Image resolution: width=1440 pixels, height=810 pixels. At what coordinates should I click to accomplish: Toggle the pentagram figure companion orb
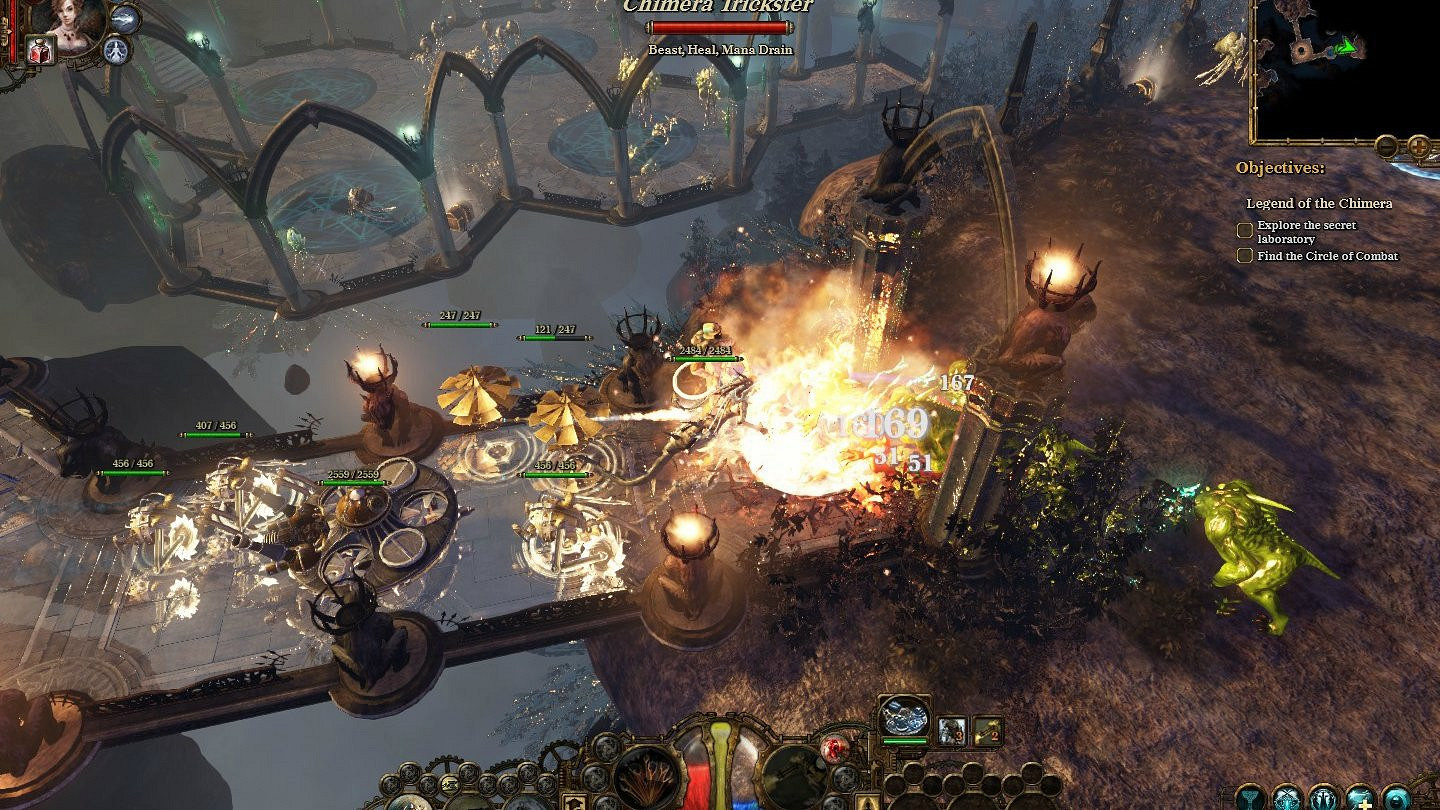pyautogui.click(x=118, y=48)
